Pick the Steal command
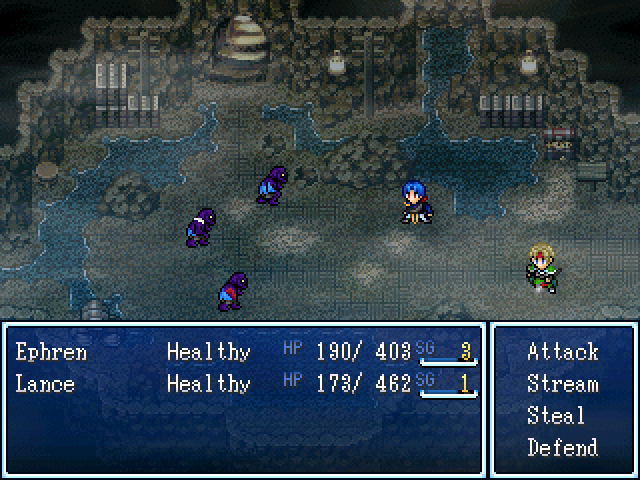The width and height of the screenshot is (640, 480). [x=556, y=416]
